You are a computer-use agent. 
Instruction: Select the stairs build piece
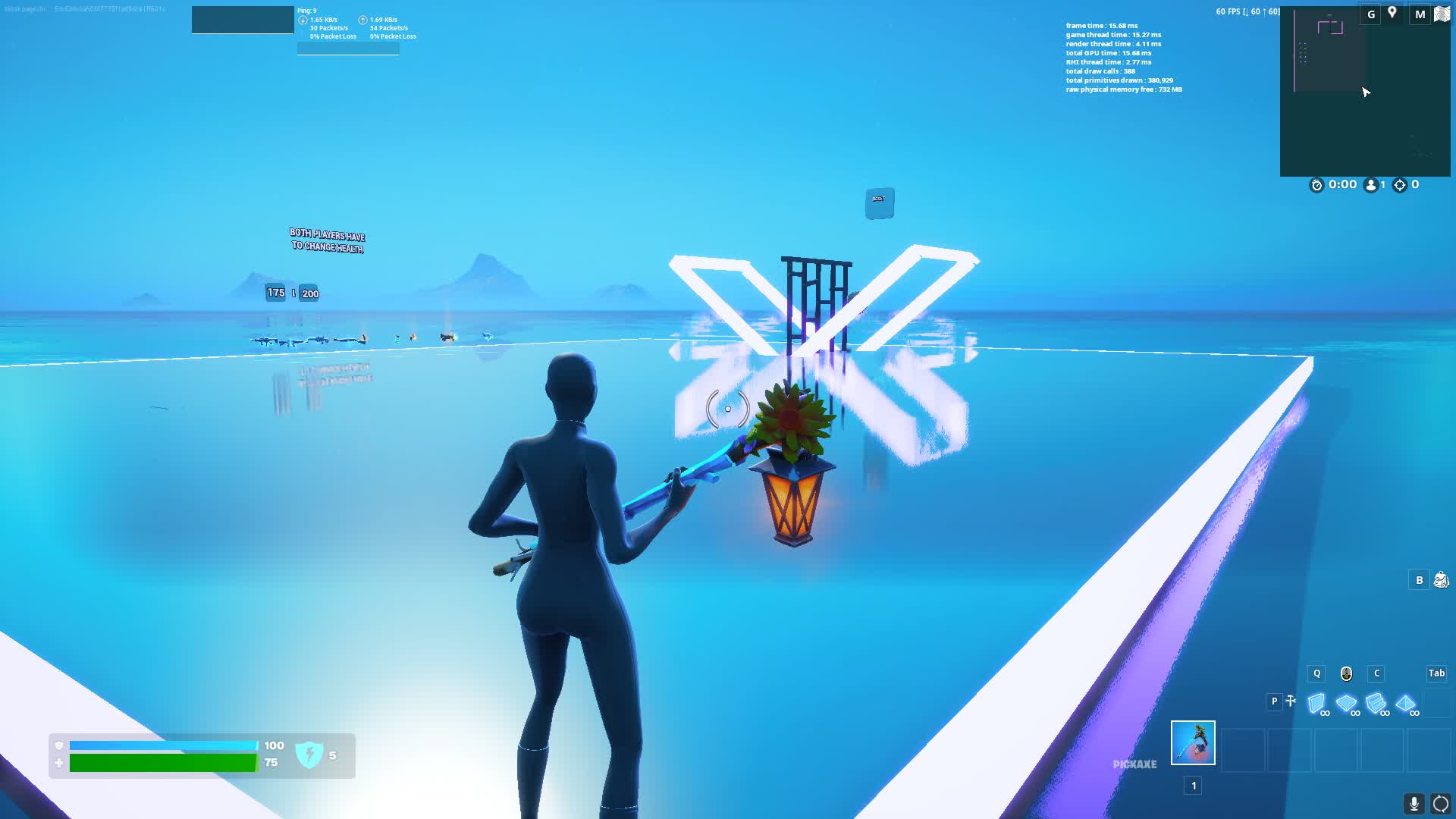click(x=1376, y=703)
